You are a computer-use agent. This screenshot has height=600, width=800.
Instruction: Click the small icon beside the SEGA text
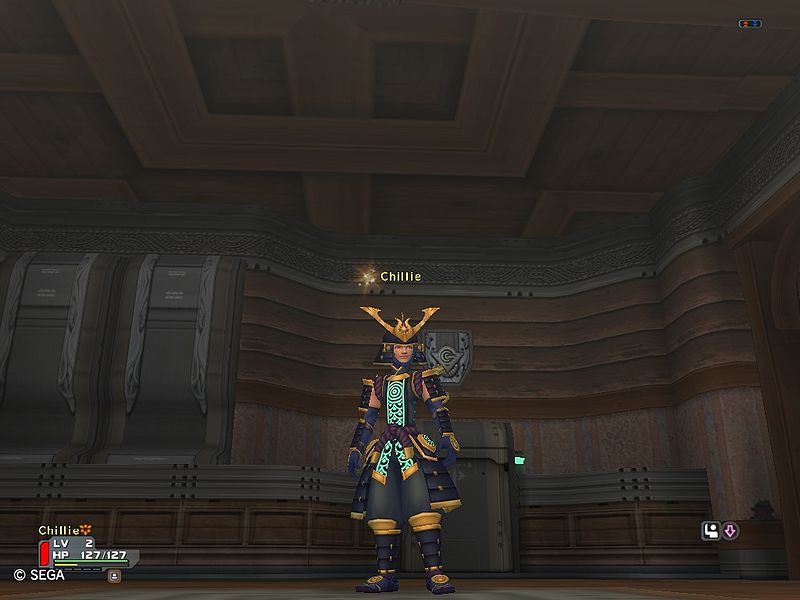(x=115, y=576)
